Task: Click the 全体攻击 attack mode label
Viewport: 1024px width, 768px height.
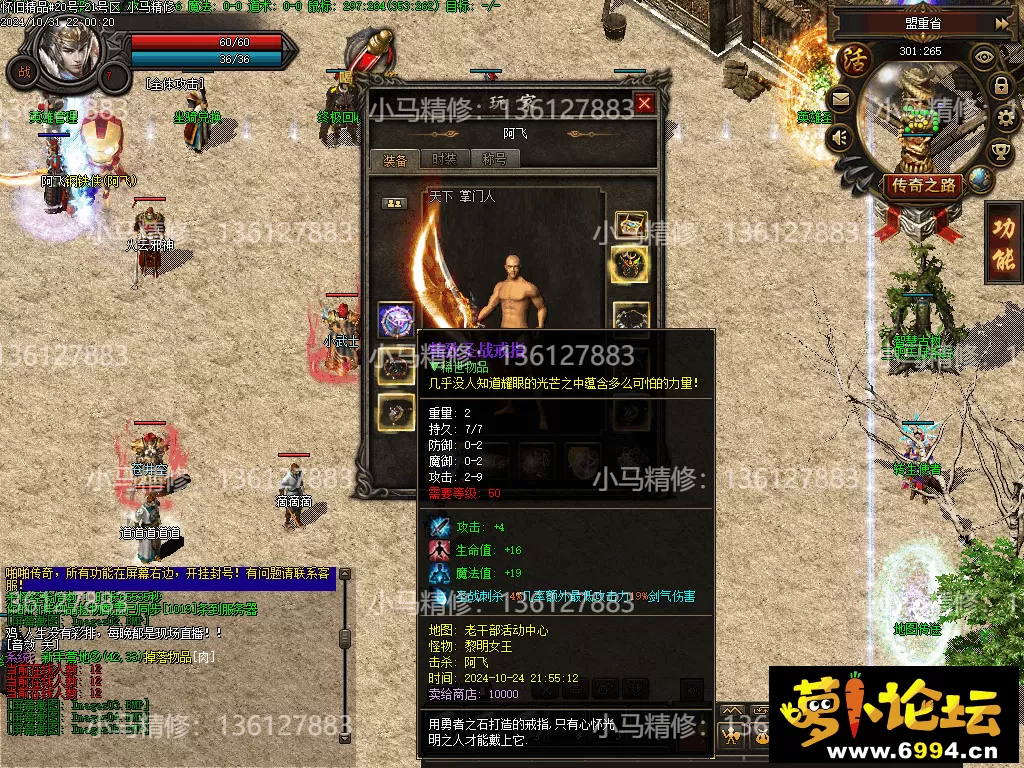Action: 174,84
